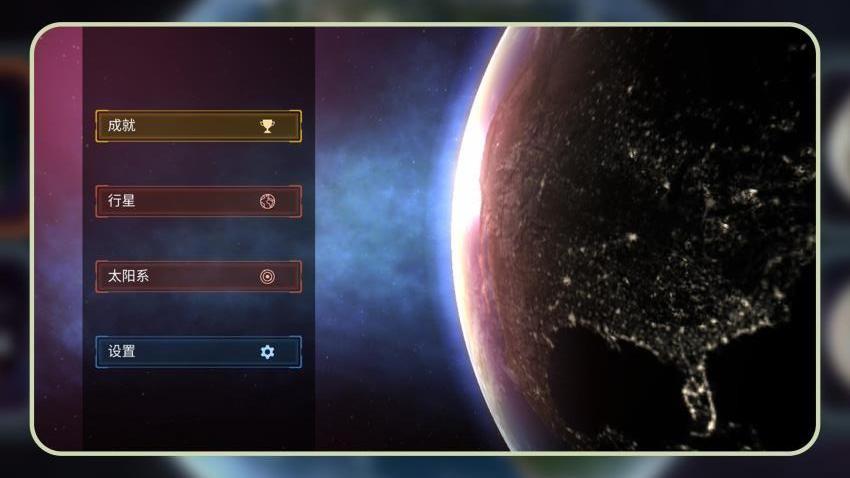850x478 pixels.
Task: Open the 成就 achievements menu
Action: coord(198,126)
